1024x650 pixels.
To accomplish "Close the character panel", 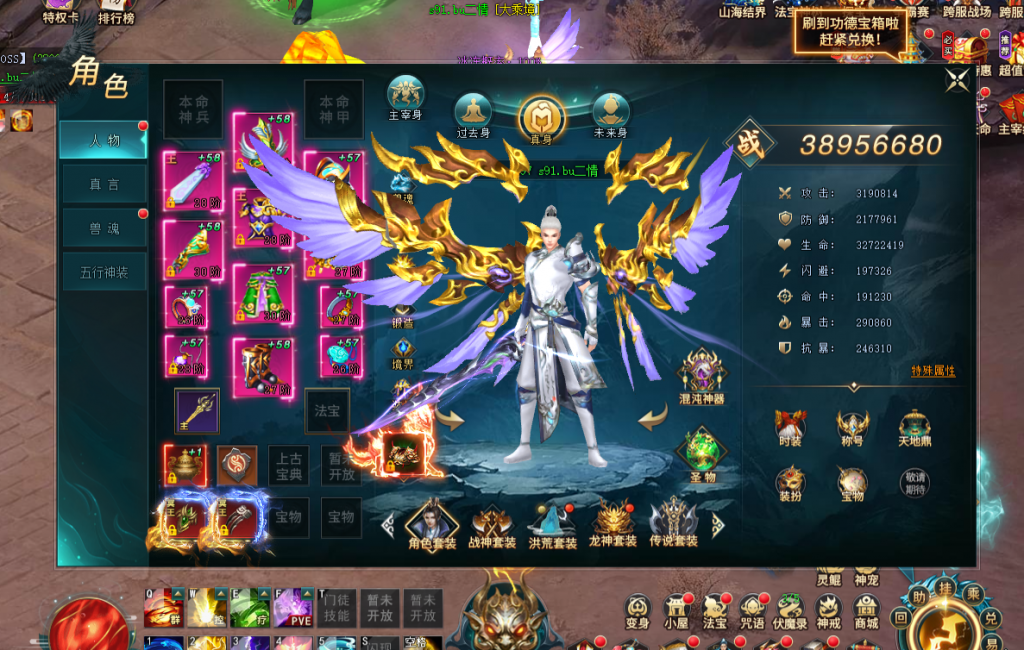I will (957, 81).
